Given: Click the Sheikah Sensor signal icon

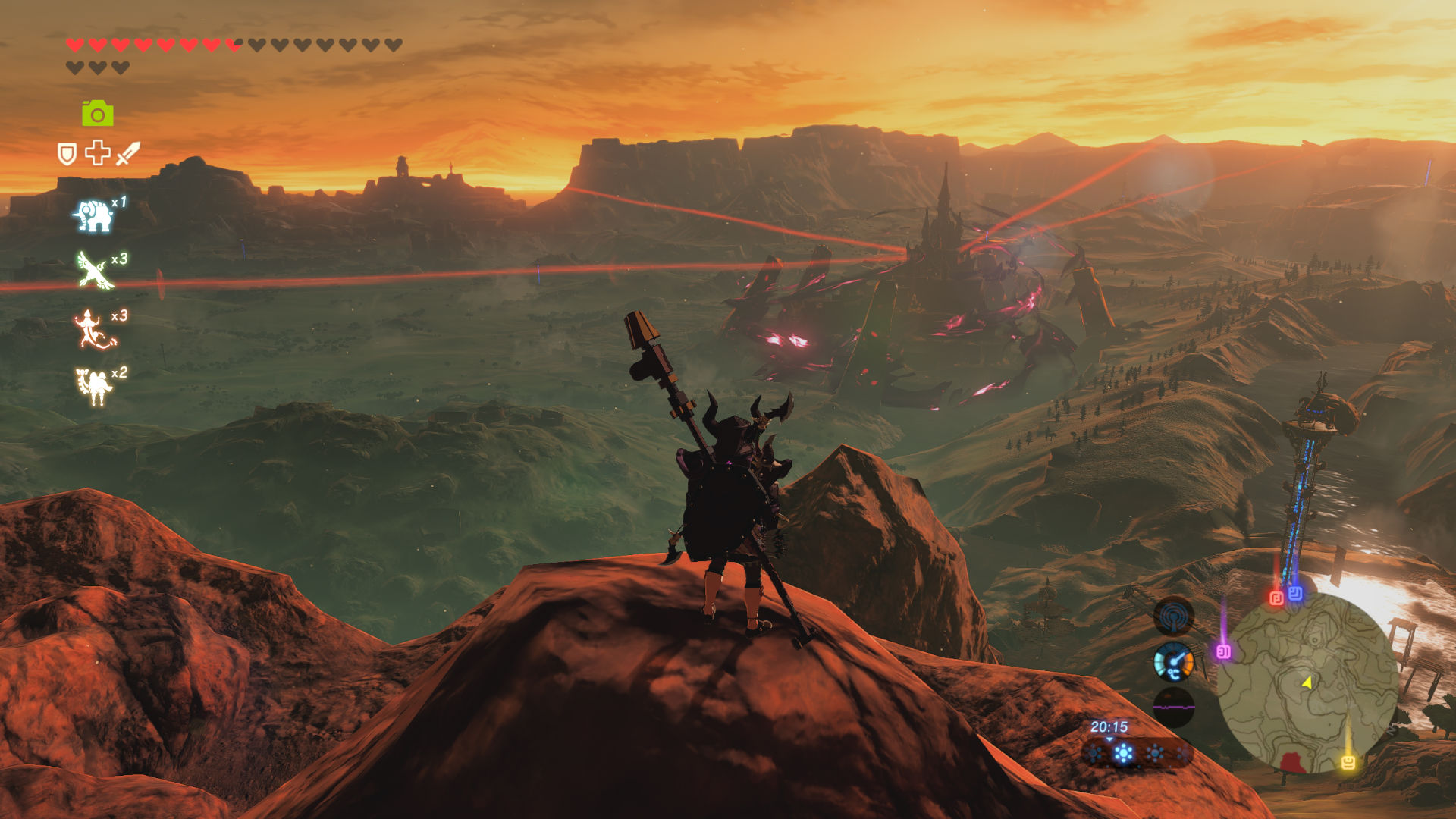Looking at the screenshot, I should point(1173,616).
